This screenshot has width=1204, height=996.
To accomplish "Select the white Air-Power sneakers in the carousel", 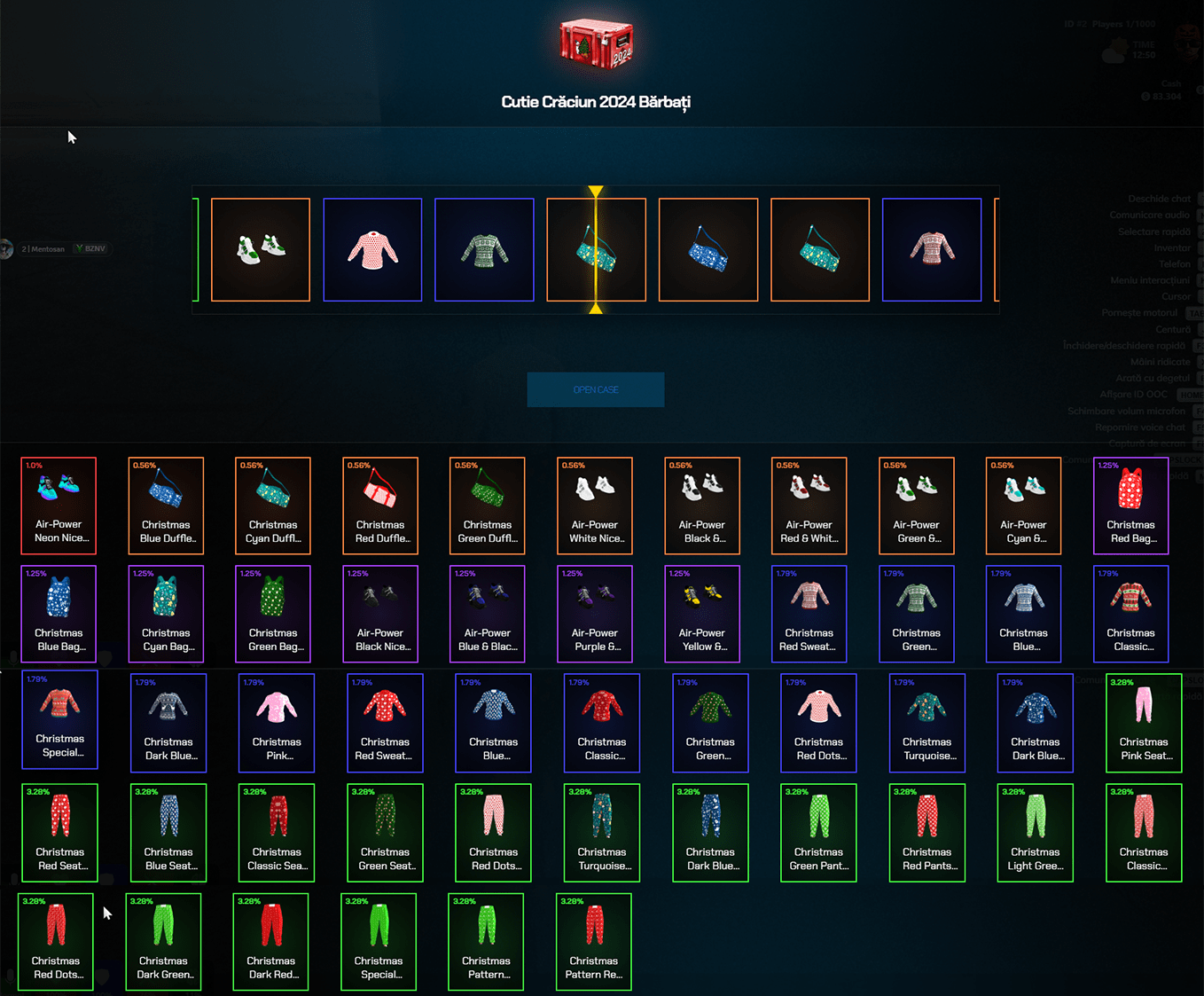I will pos(261,249).
